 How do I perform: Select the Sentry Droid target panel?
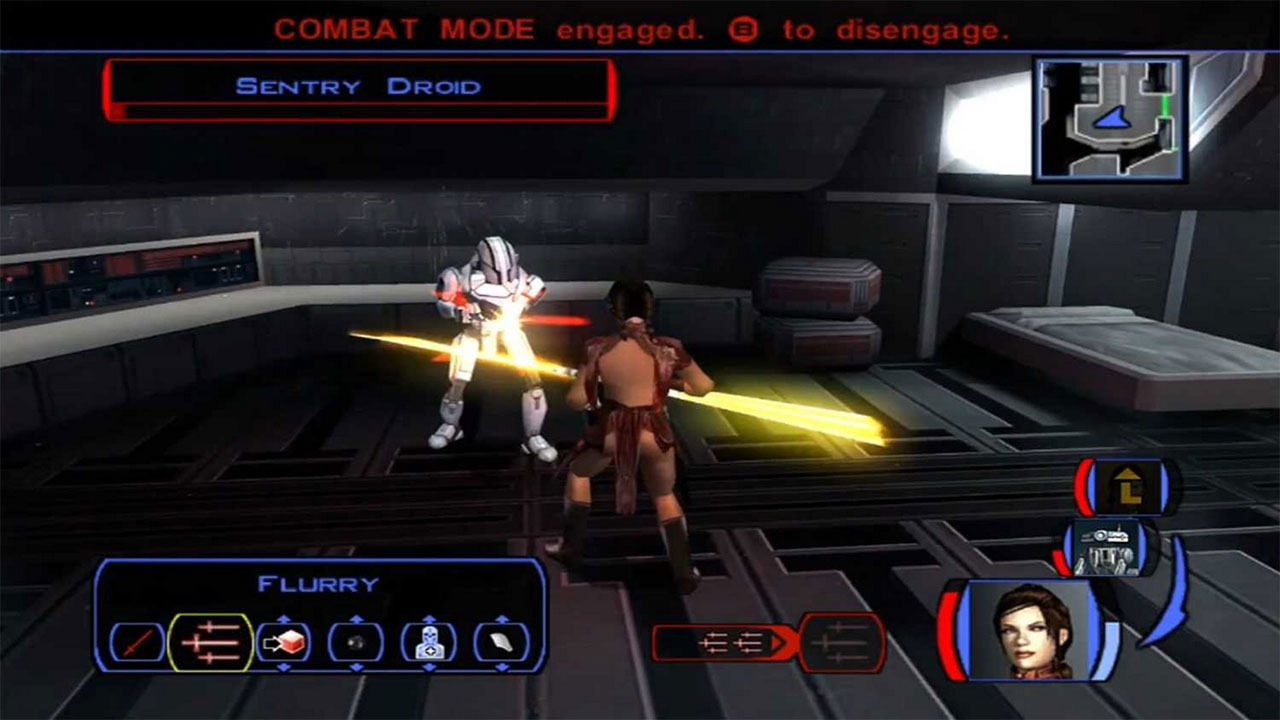pos(358,88)
